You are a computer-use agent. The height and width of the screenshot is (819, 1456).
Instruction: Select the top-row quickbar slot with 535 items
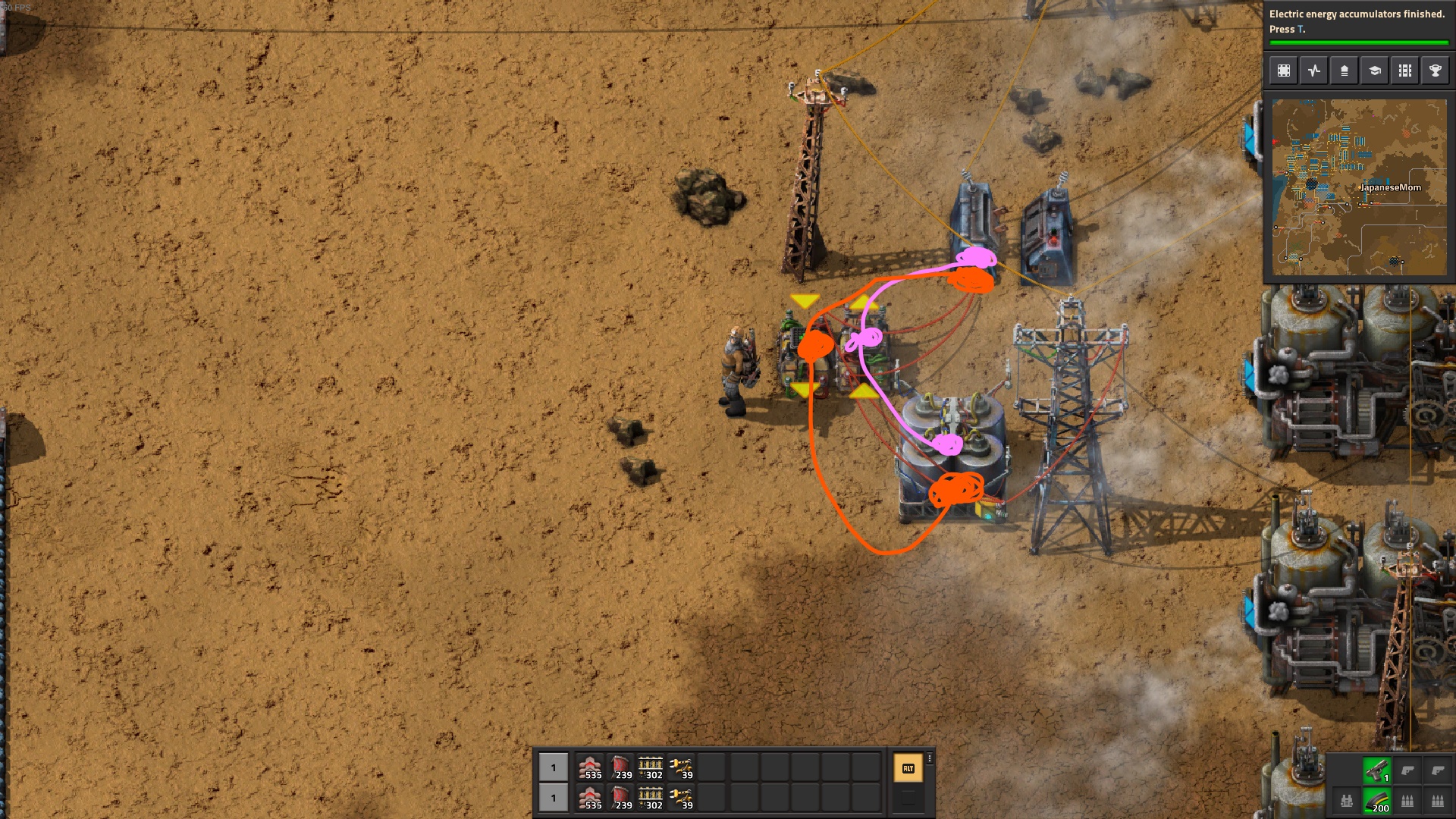(591, 767)
